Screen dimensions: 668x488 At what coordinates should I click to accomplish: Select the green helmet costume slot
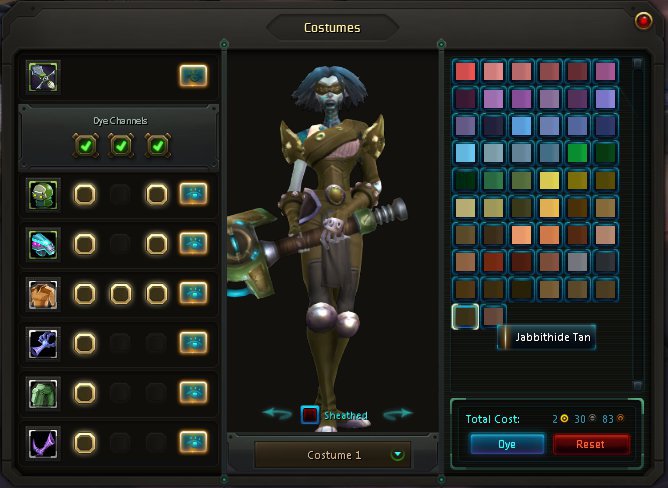pyautogui.click(x=44, y=194)
